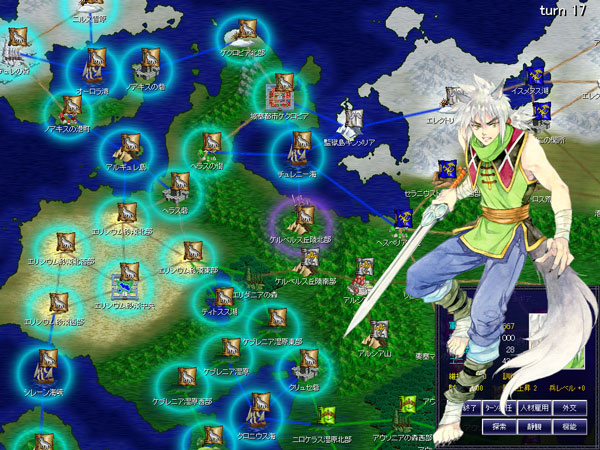Select the エリシウム砂漠中央 desert node
This screenshot has height=450, width=600.
coord(128,278)
